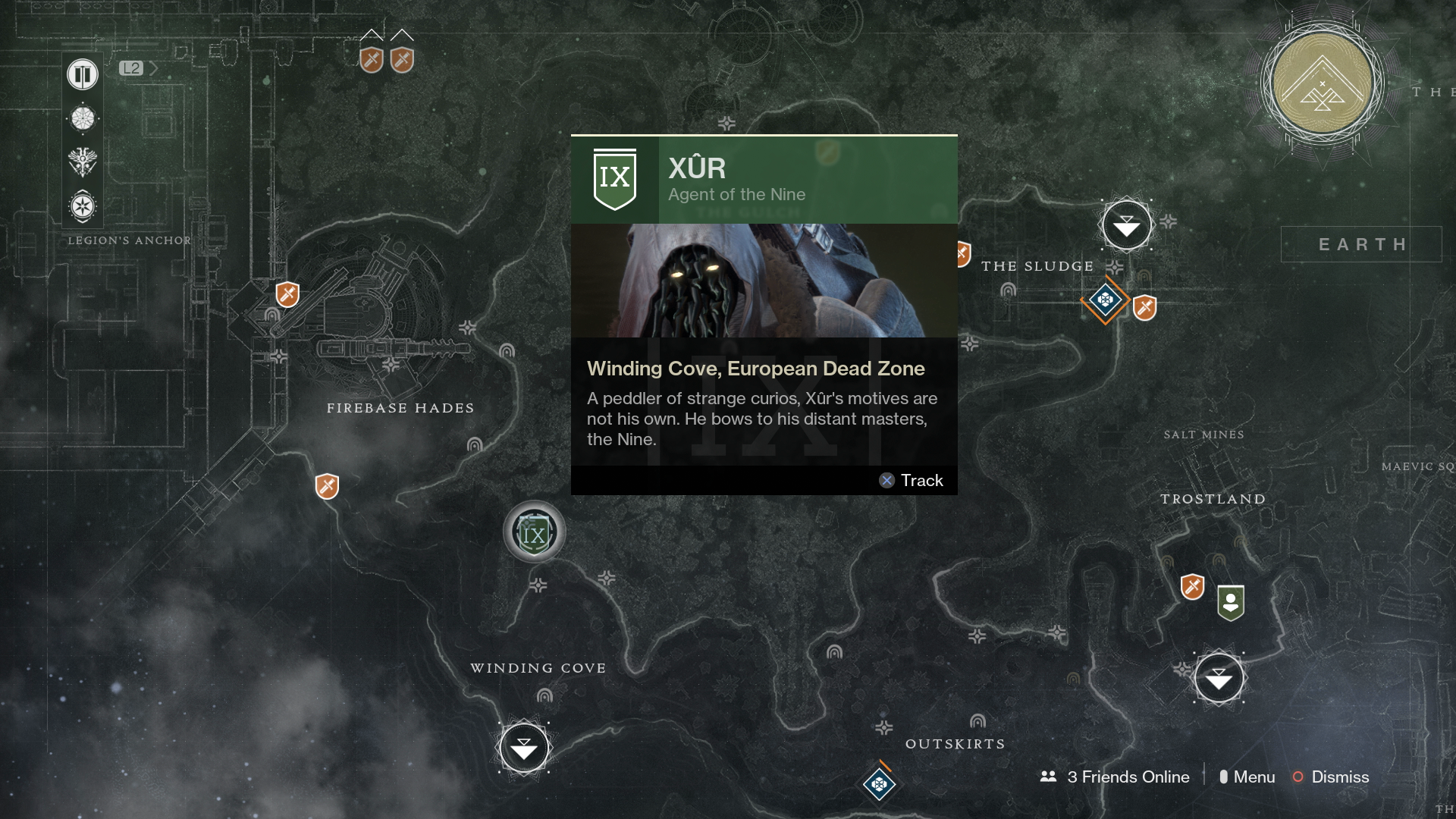Click the double chevron arrows at top center
Screen dimensions: 1456x819
[x=388, y=34]
